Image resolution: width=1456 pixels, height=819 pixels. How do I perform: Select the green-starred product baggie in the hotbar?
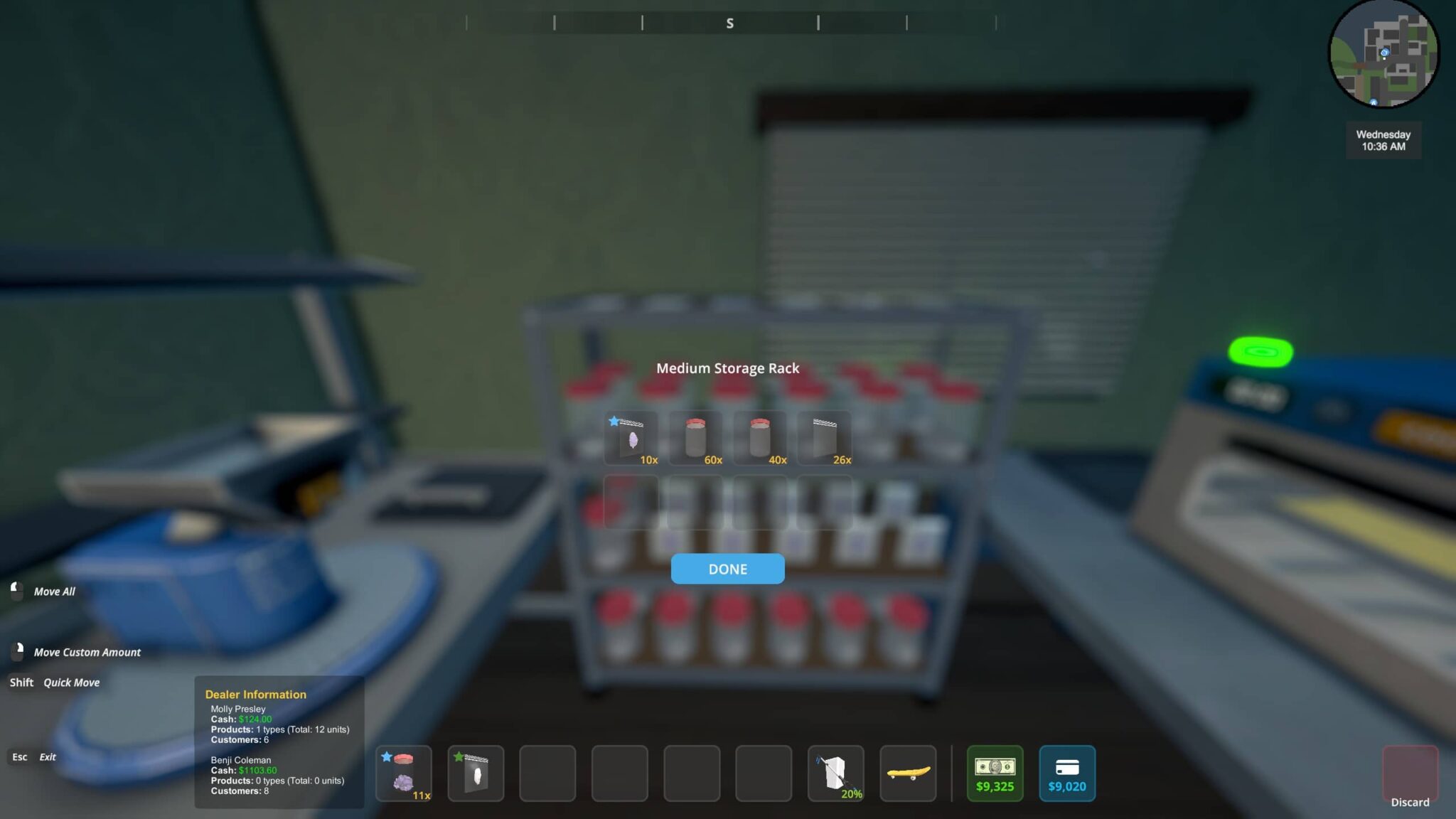pyautogui.click(x=475, y=773)
